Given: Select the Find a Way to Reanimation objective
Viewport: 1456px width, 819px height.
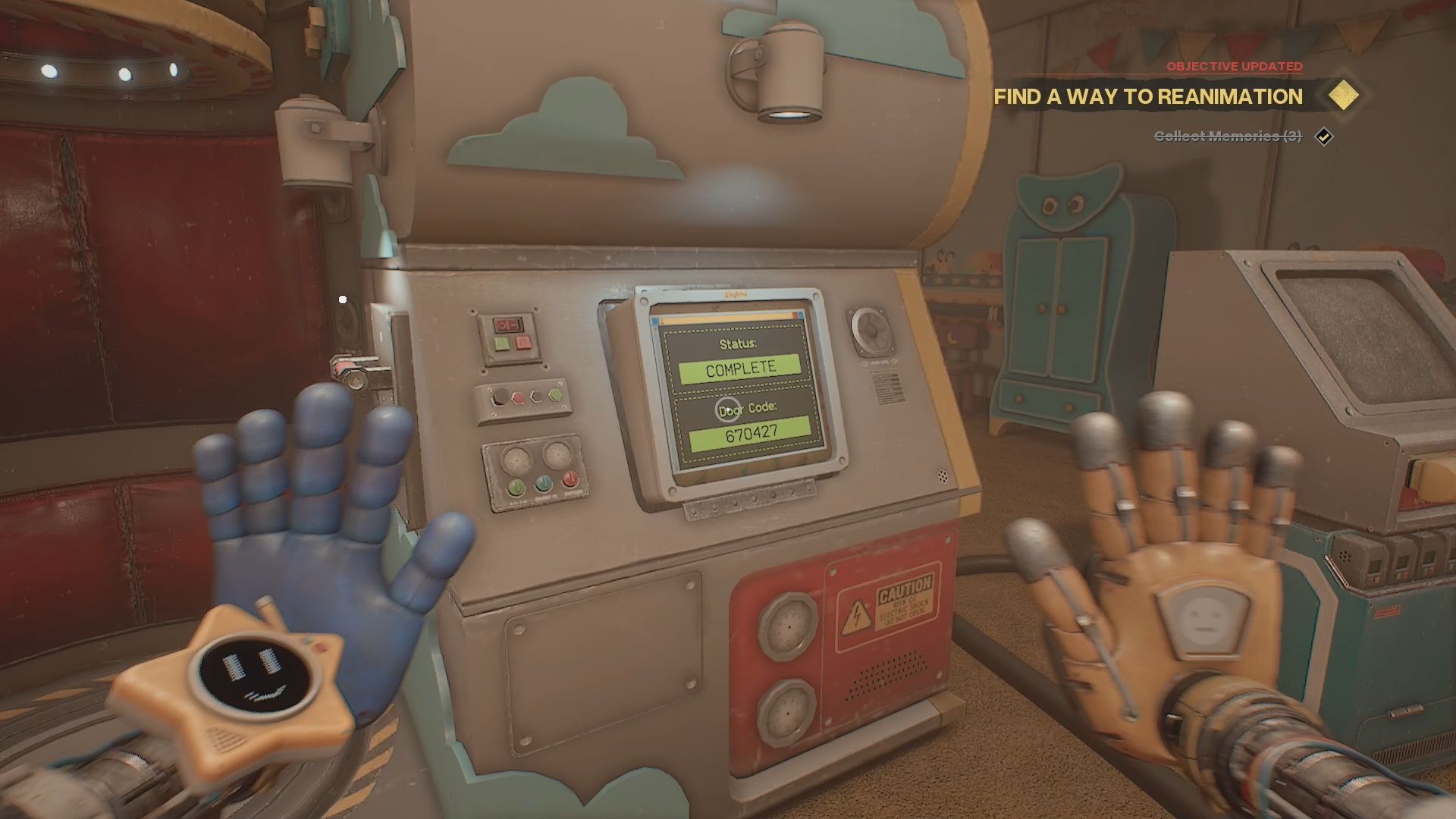Looking at the screenshot, I should [1147, 97].
